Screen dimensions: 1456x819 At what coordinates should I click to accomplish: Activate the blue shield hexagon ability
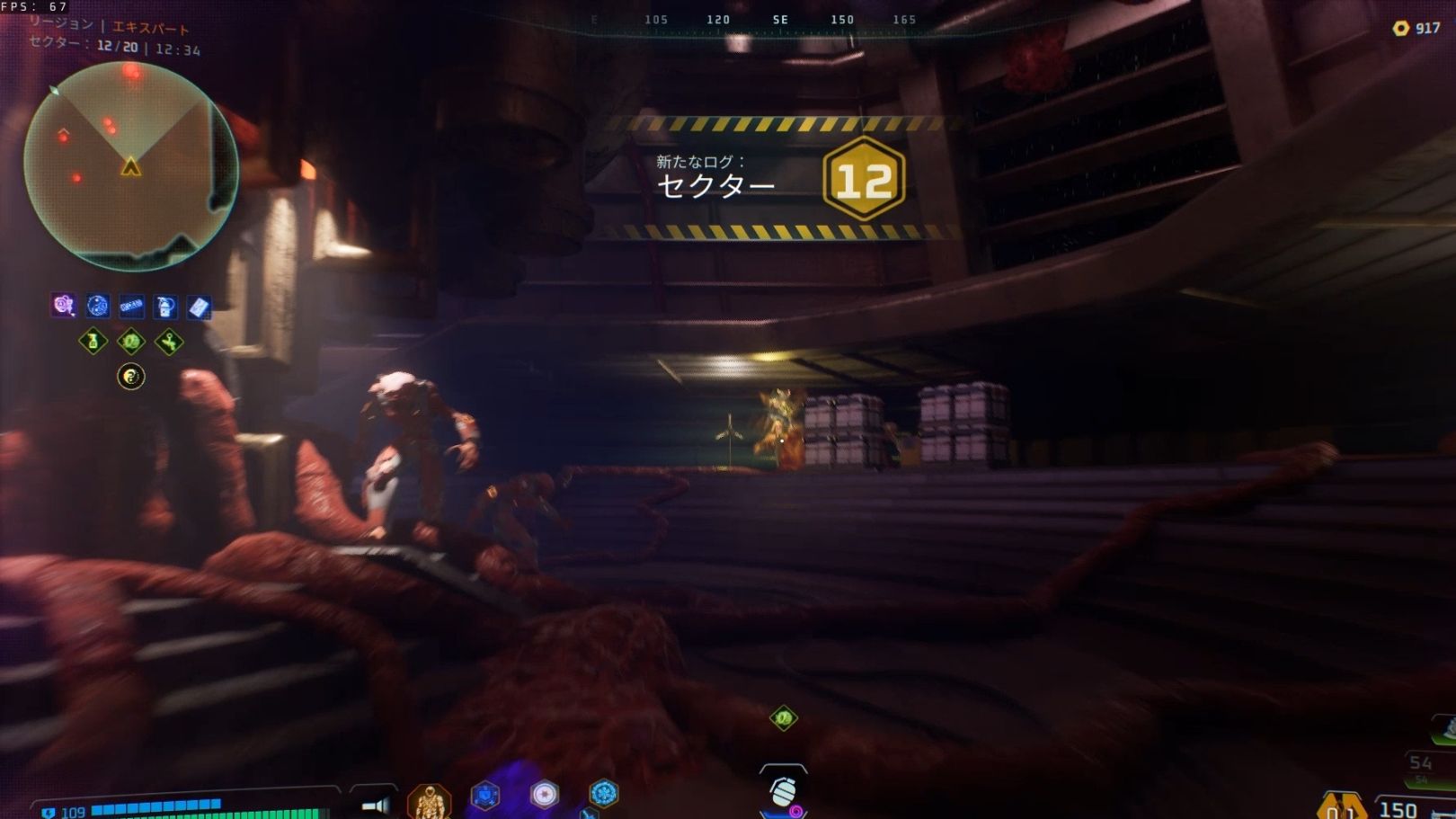[x=485, y=796]
